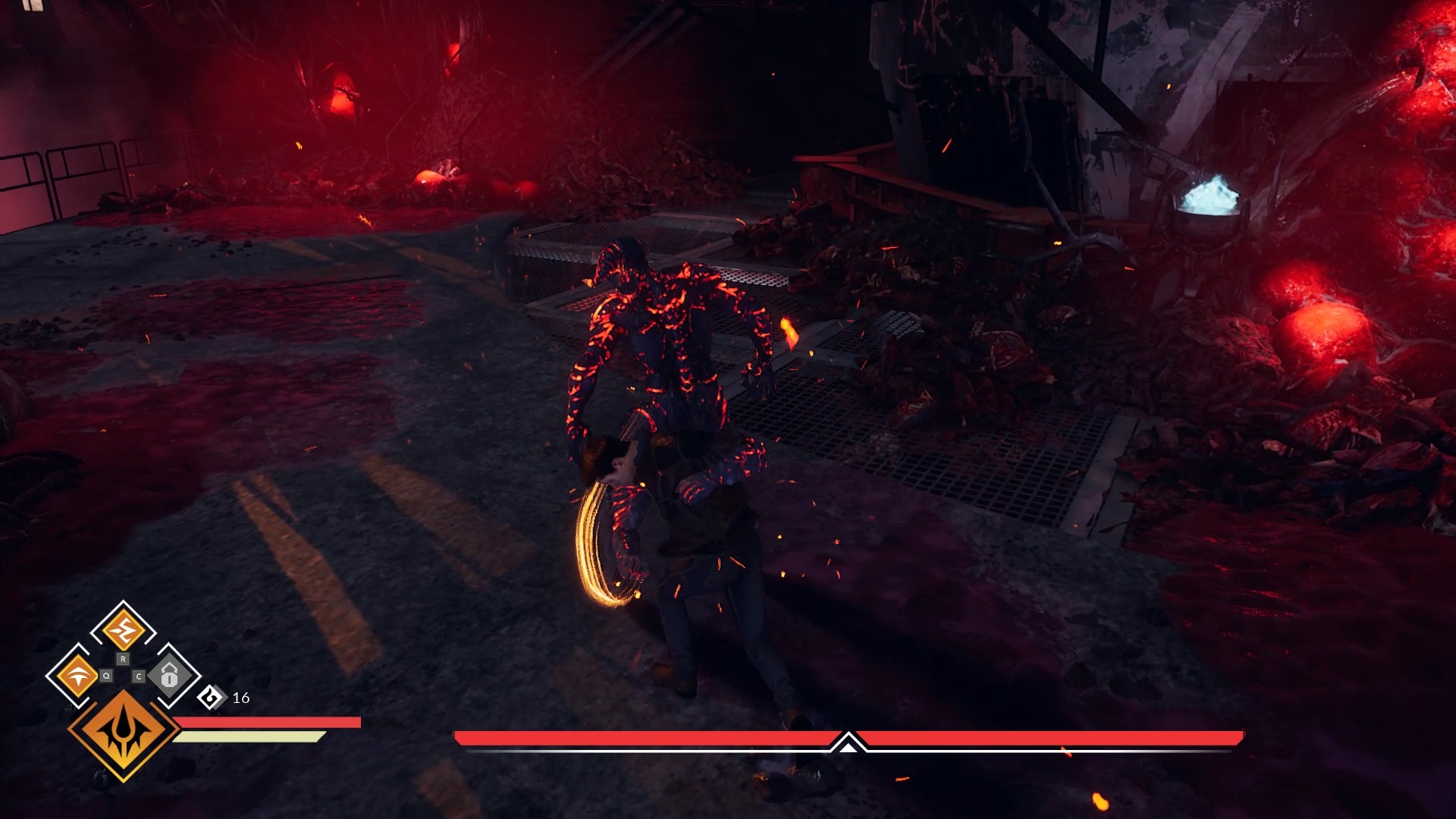The height and width of the screenshot is (819, 1456).
Task: Select the locked grey padlock ability slot
Action: [169, 675]
